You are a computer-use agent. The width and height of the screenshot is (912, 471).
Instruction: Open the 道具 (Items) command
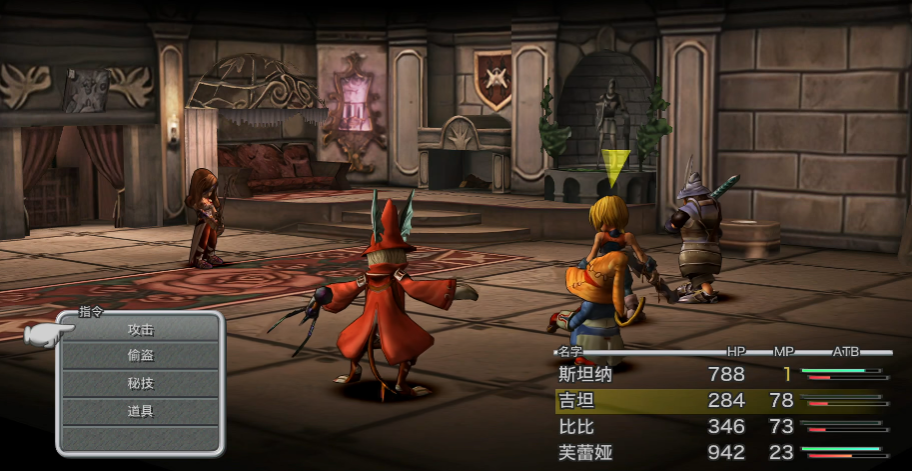click(x=140, y=411)
